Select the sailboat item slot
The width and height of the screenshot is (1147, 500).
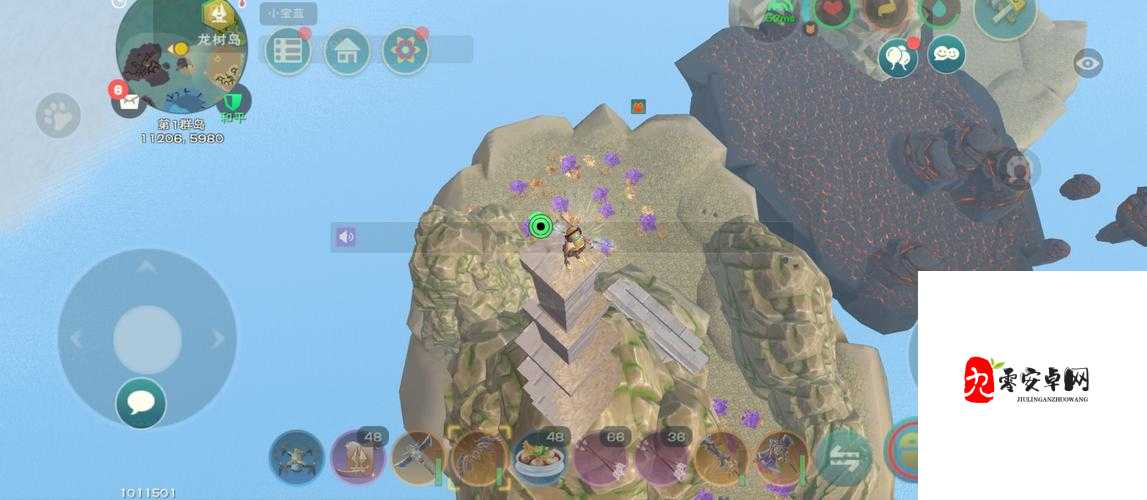pos(357,458)
